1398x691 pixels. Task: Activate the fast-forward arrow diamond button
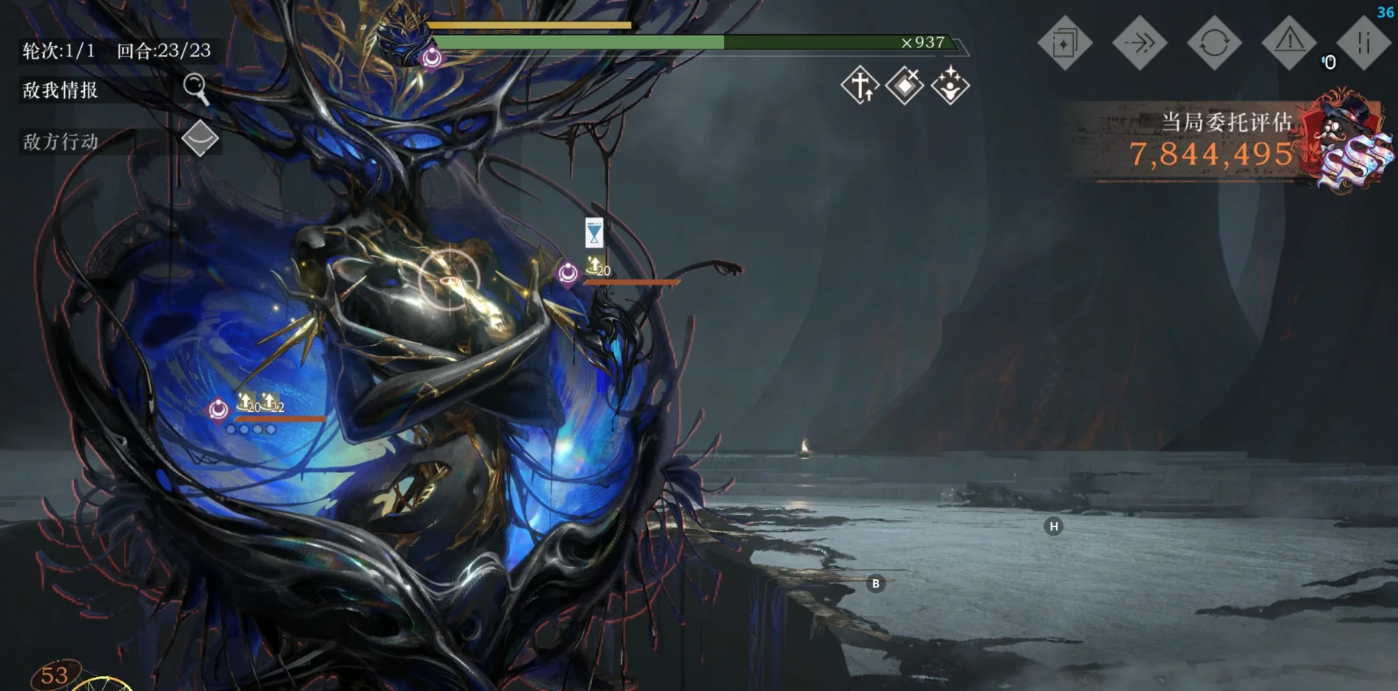tap(1140, 43)
